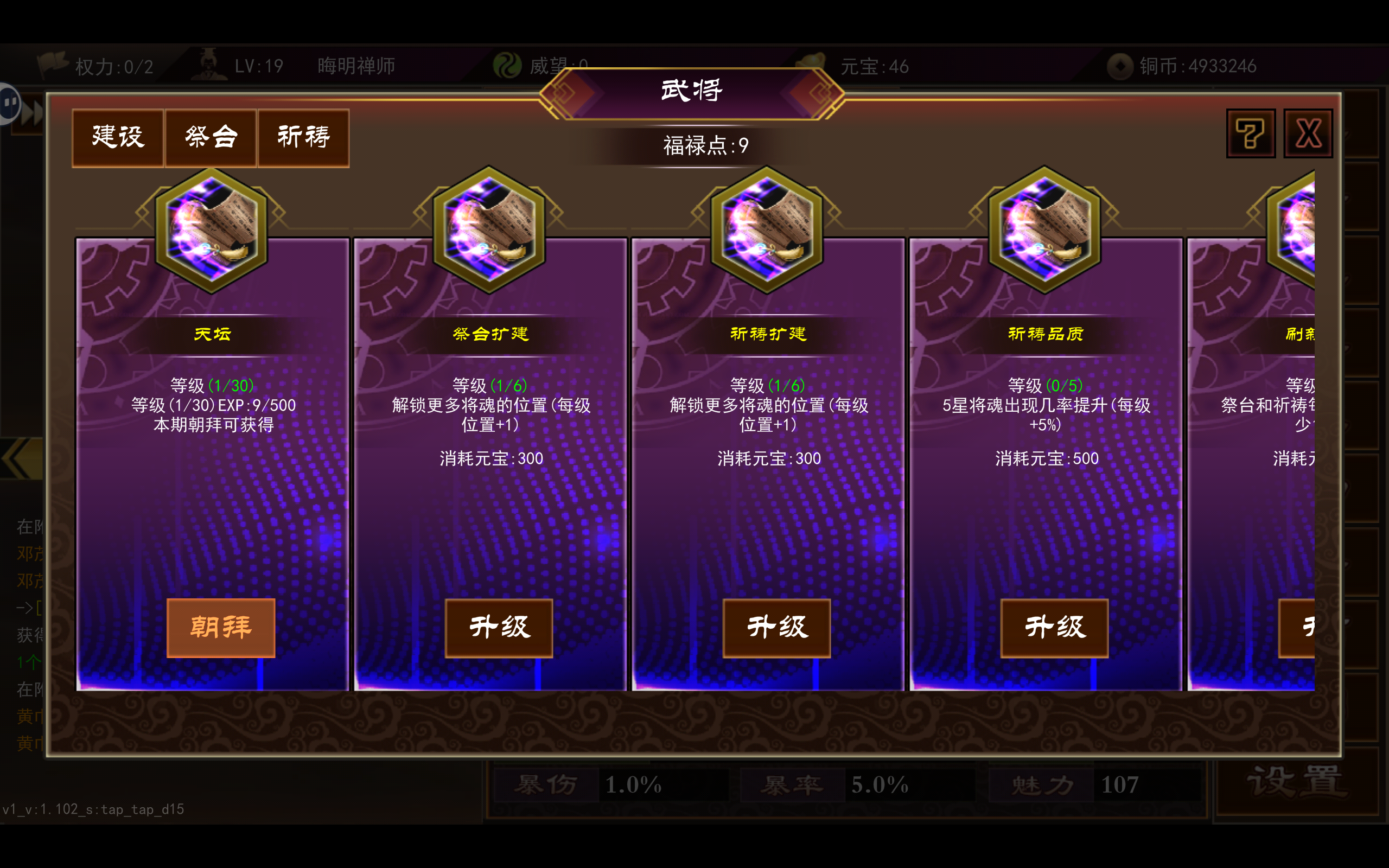The image size is (1389, 868).
Task: Click the 祈祷扩建 hexagon icon
Action: point(767,229)
